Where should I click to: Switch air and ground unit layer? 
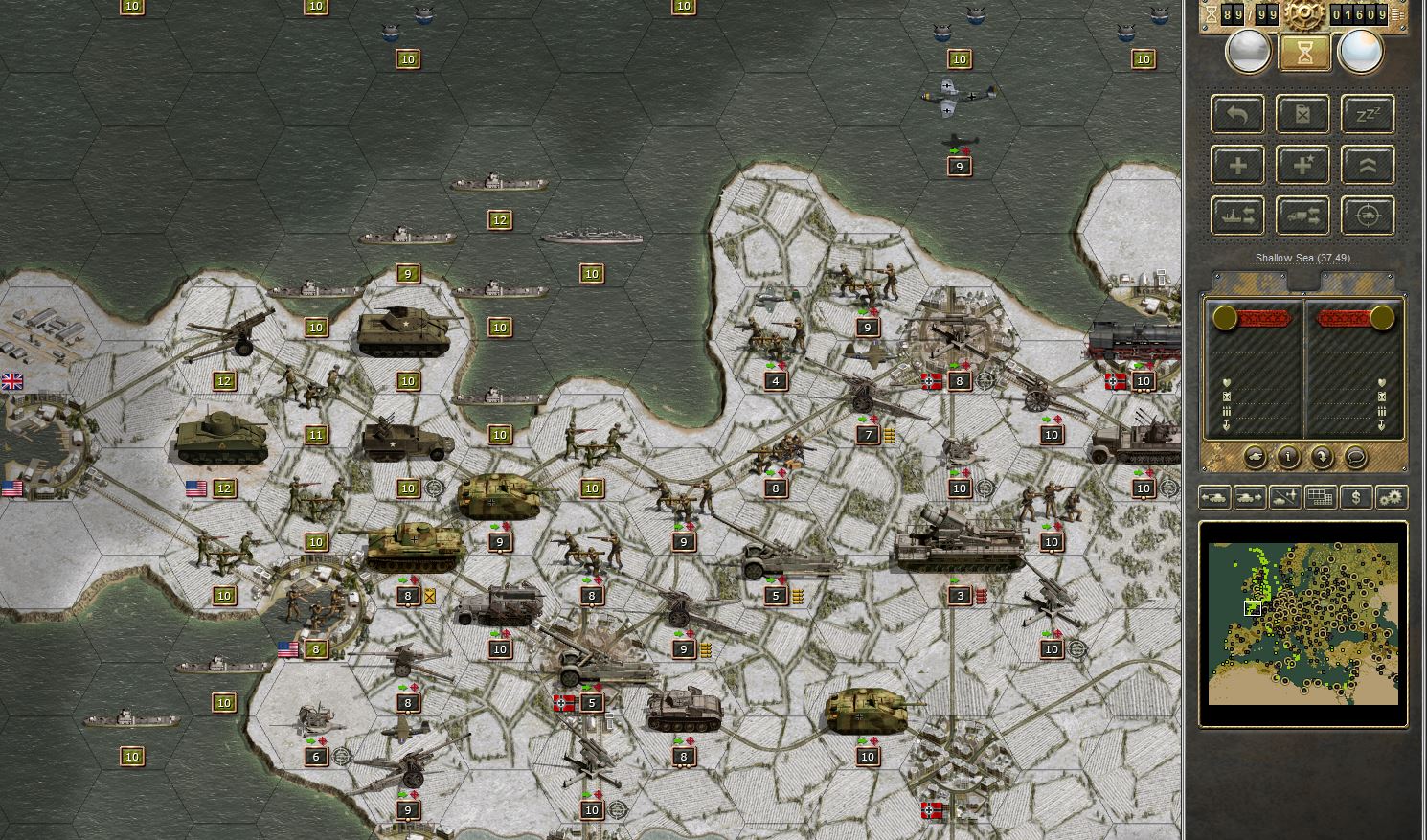pyautogui.click(x=1284, y=497)
